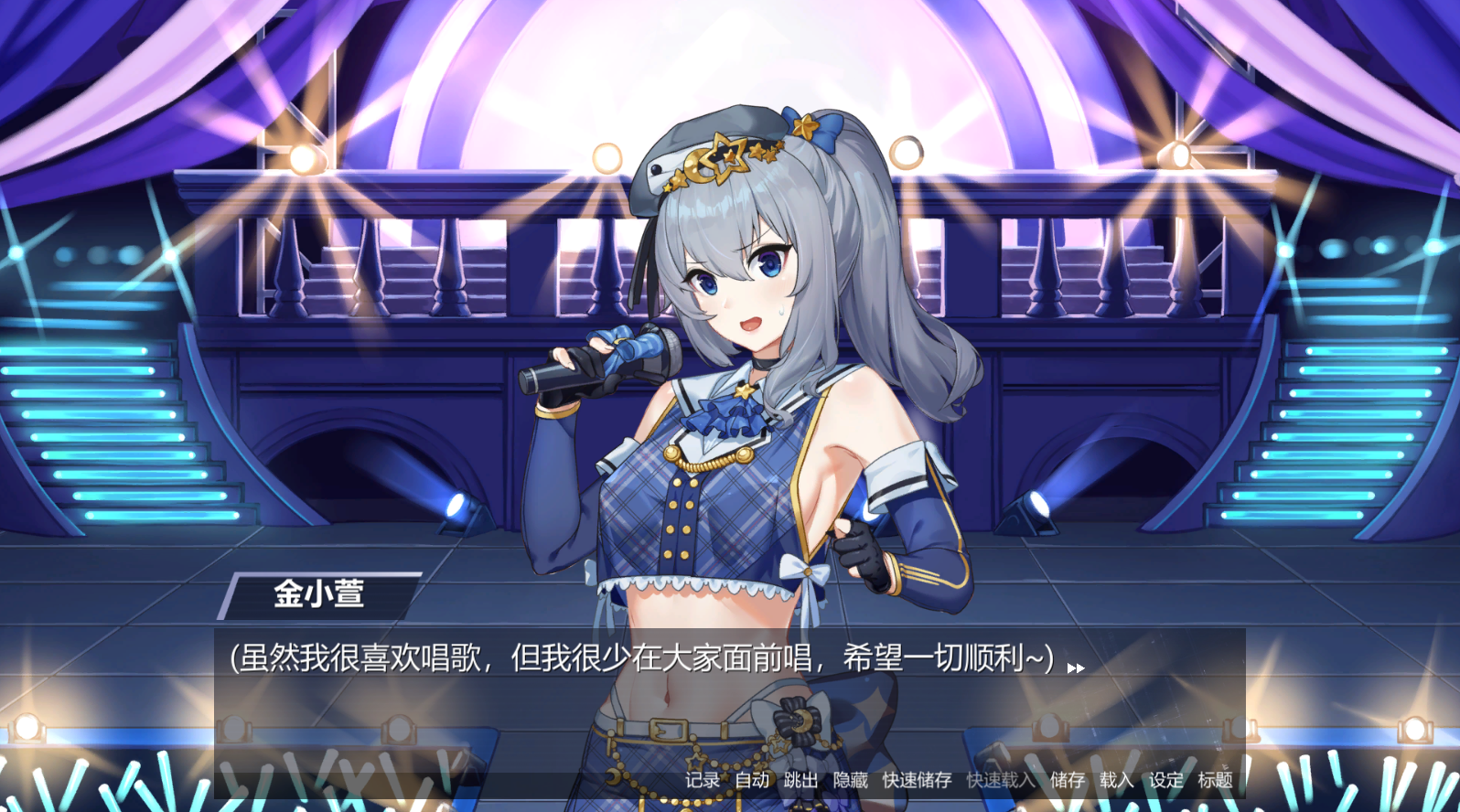Click the grayed-out 快速载入 quick load option

tap(999, 781)
